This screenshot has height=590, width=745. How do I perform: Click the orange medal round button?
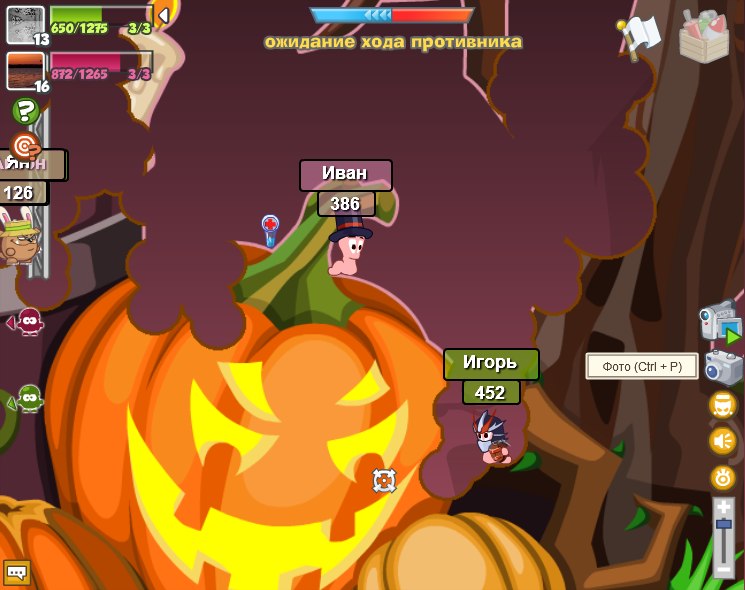click(722, 477)
